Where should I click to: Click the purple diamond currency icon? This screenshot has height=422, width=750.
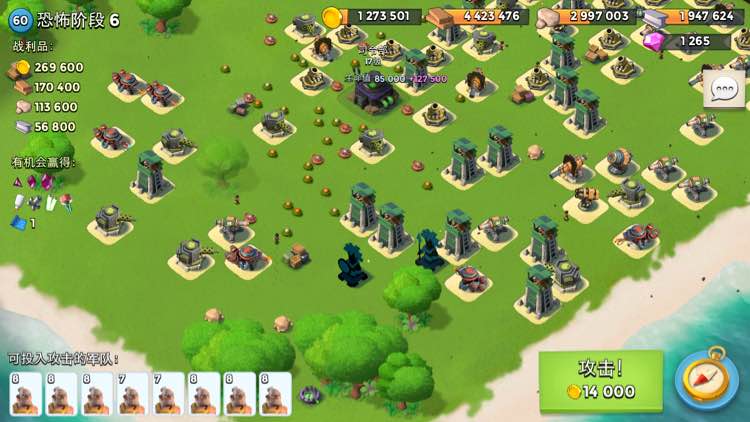(655, 41)
